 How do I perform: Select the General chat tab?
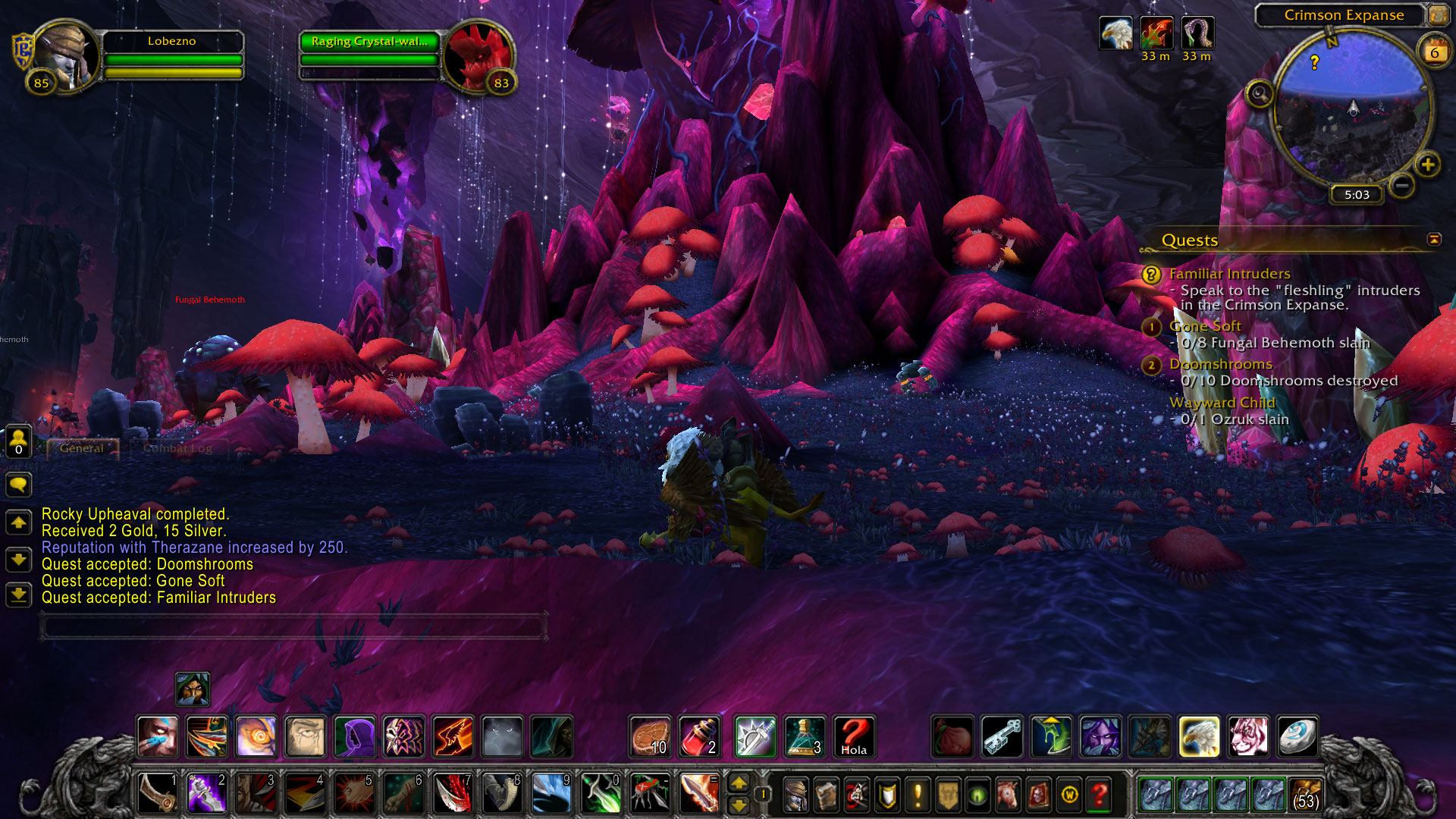click(x=82, y=448)
